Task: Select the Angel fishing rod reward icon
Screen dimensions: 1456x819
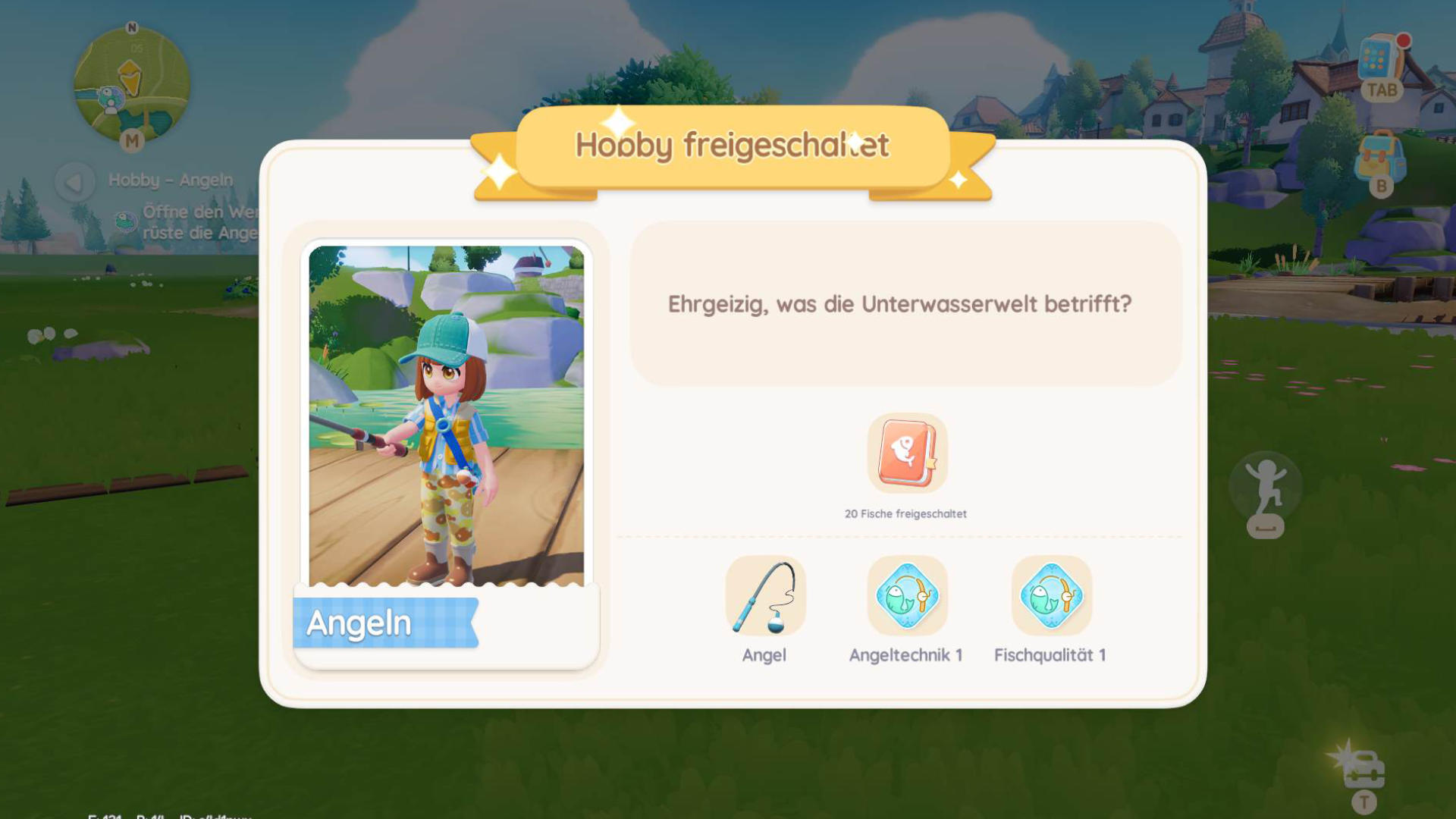Action: point(764,596)
